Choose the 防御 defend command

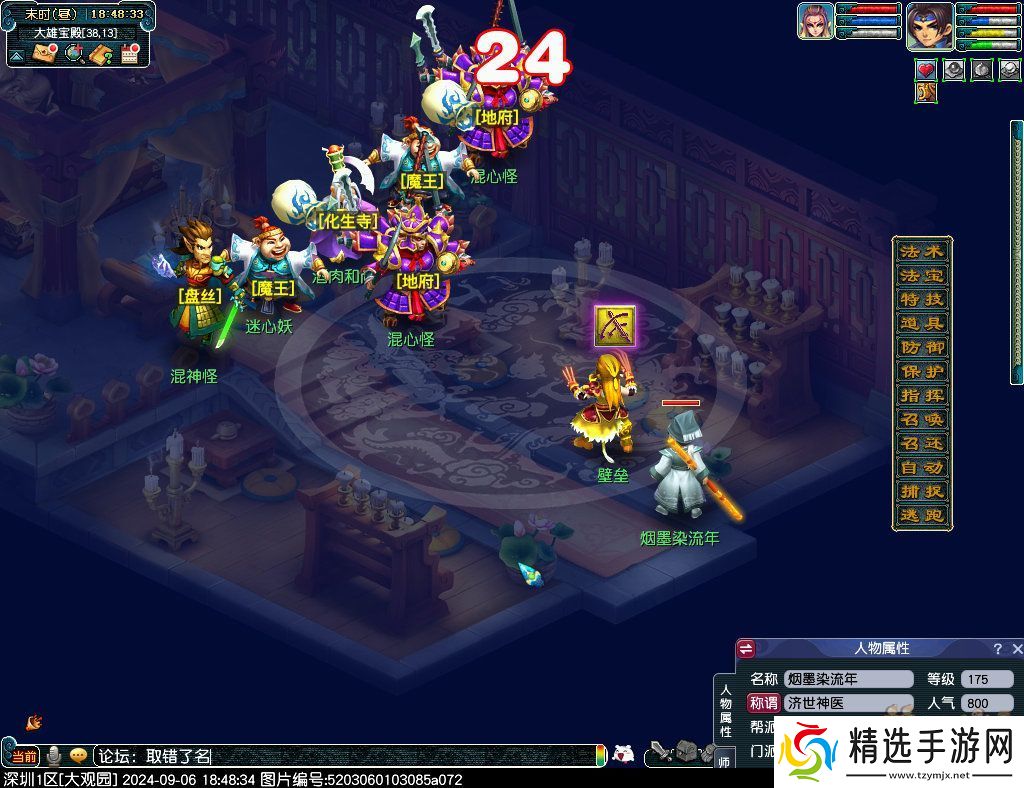click(921, 347)
